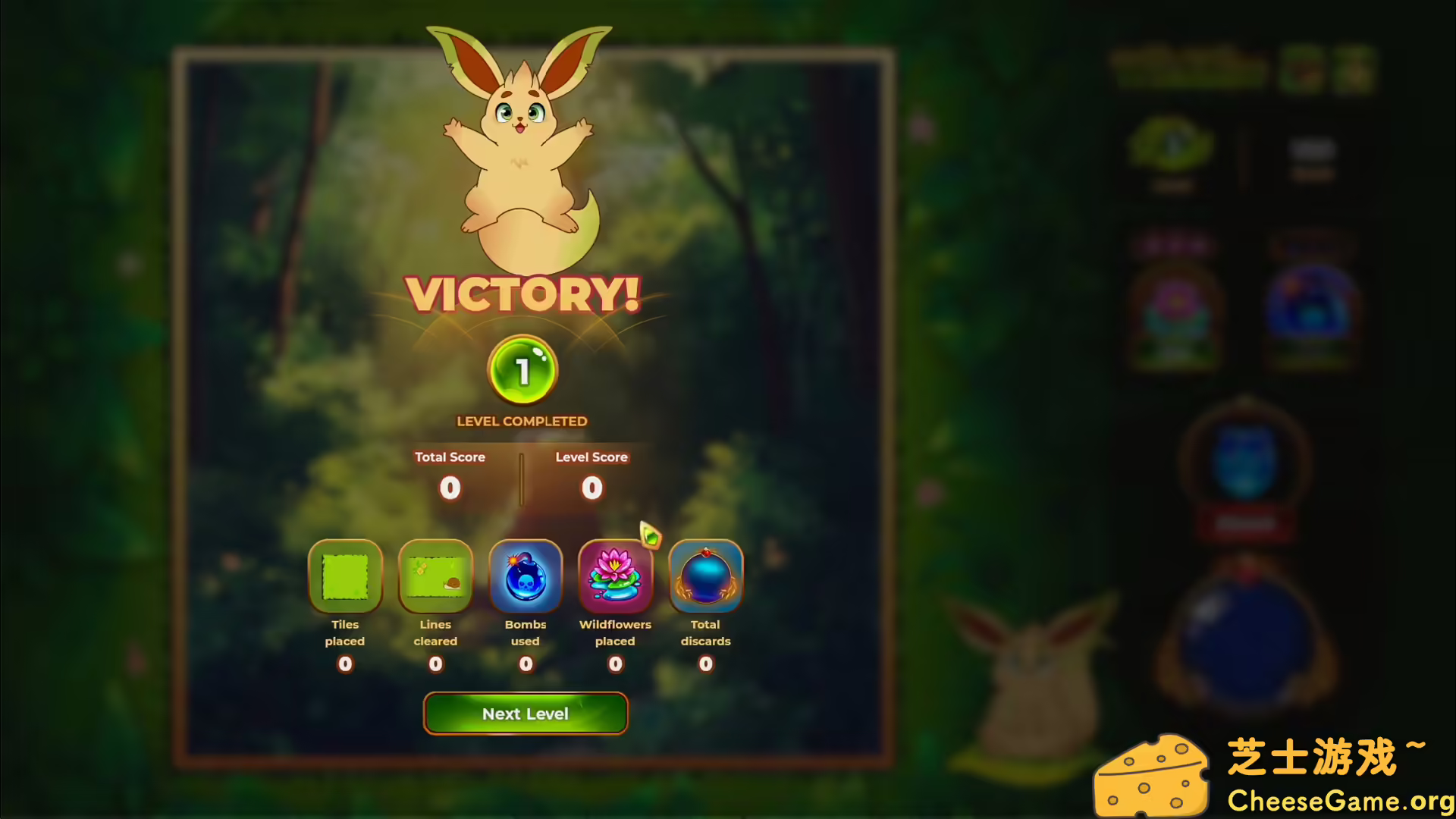This screenshot has width=1456, height=819.
Task: Click the LEVEL COMPLETED label
Action: click(522, 421)
